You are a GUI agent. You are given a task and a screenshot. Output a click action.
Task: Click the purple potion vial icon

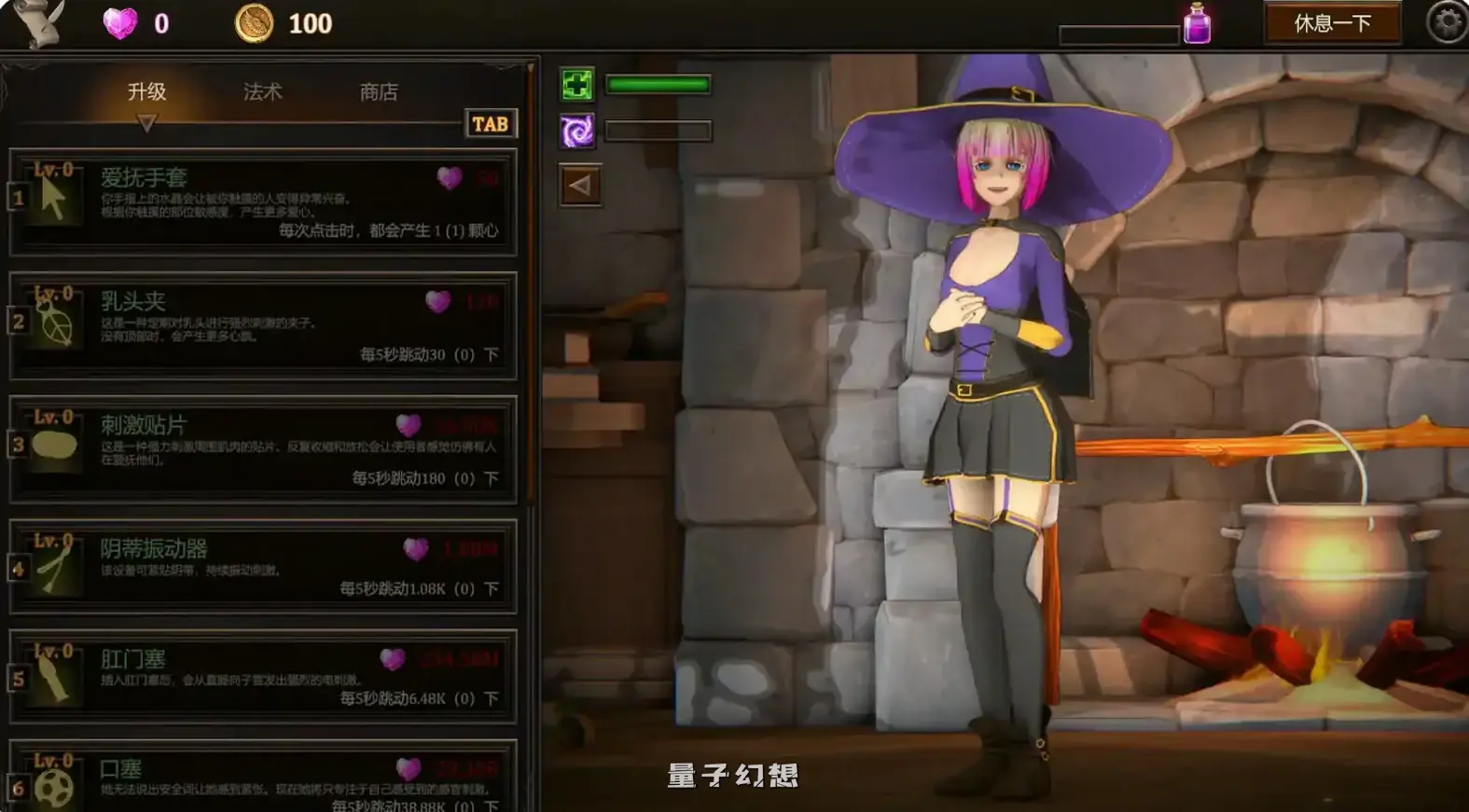pyautogui.click(x=1199, y=25)
